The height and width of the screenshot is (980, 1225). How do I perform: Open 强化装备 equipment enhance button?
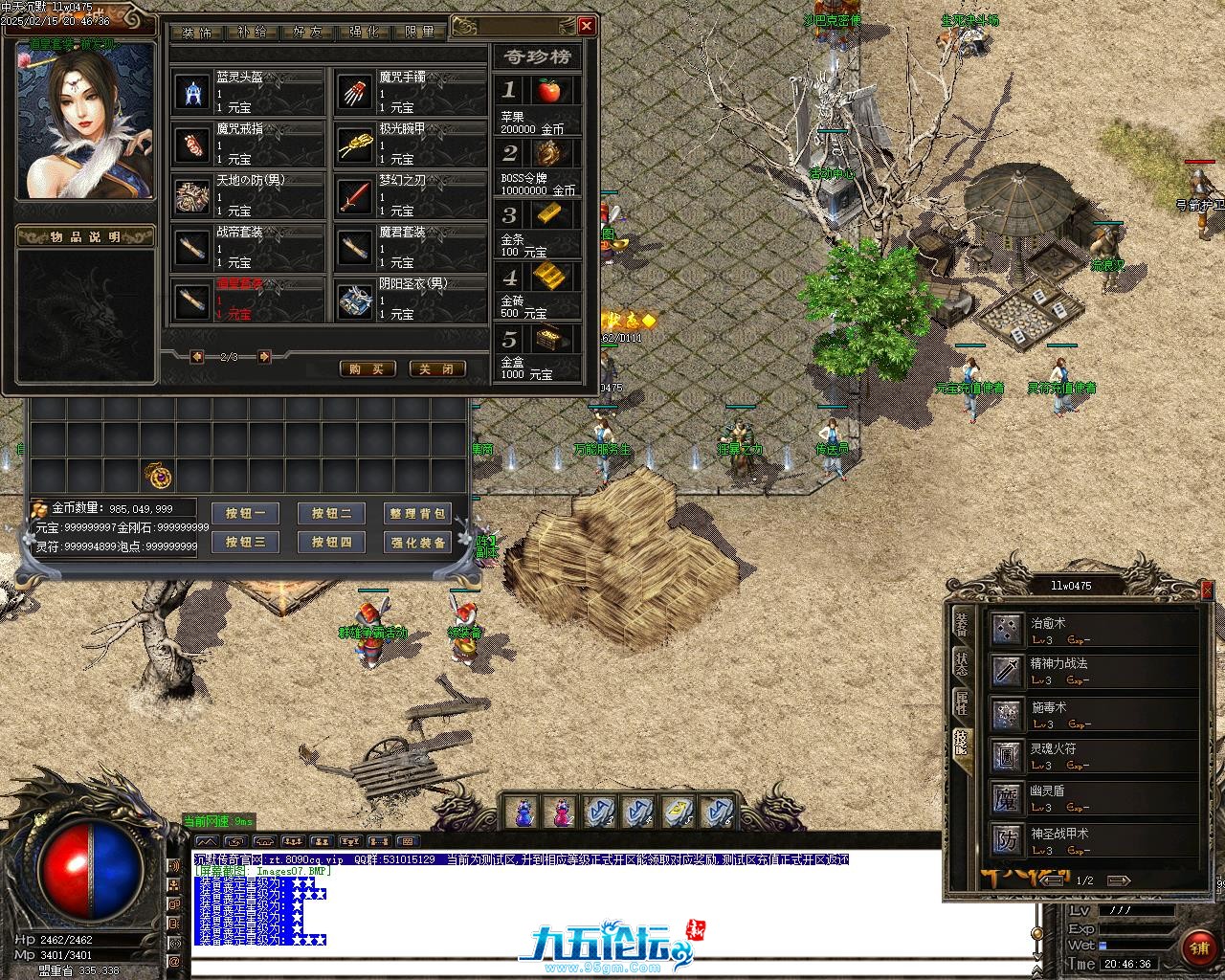pos(417,543)
